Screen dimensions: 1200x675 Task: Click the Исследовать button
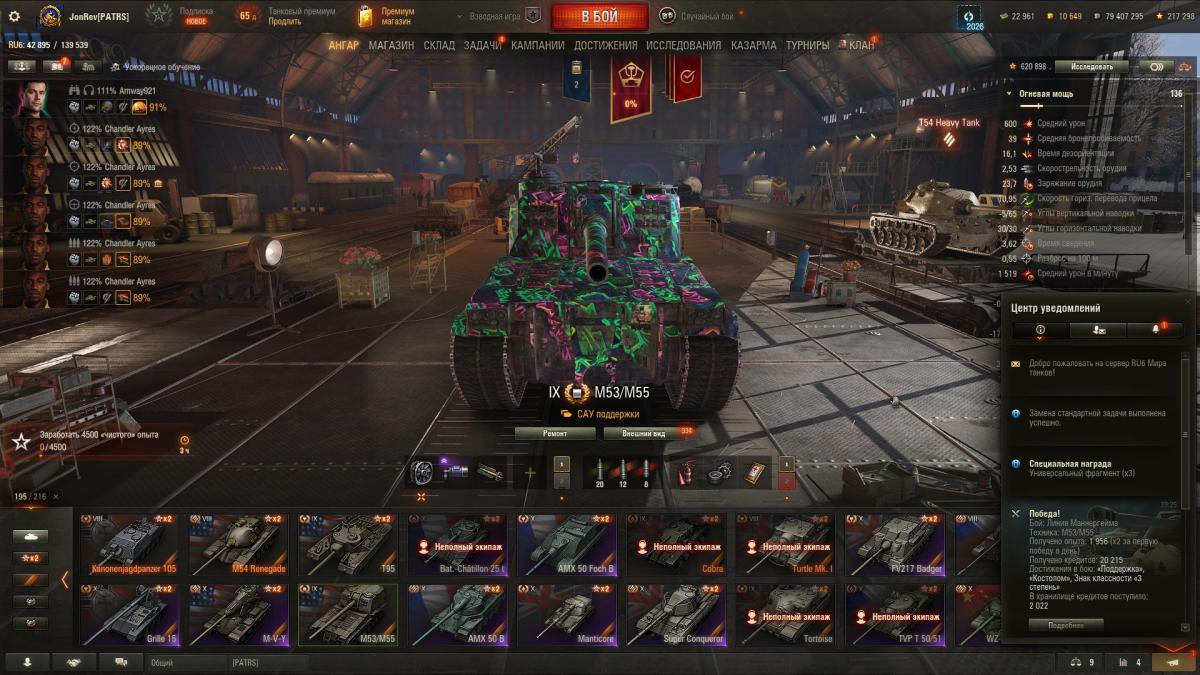[x=1091, y=66]
